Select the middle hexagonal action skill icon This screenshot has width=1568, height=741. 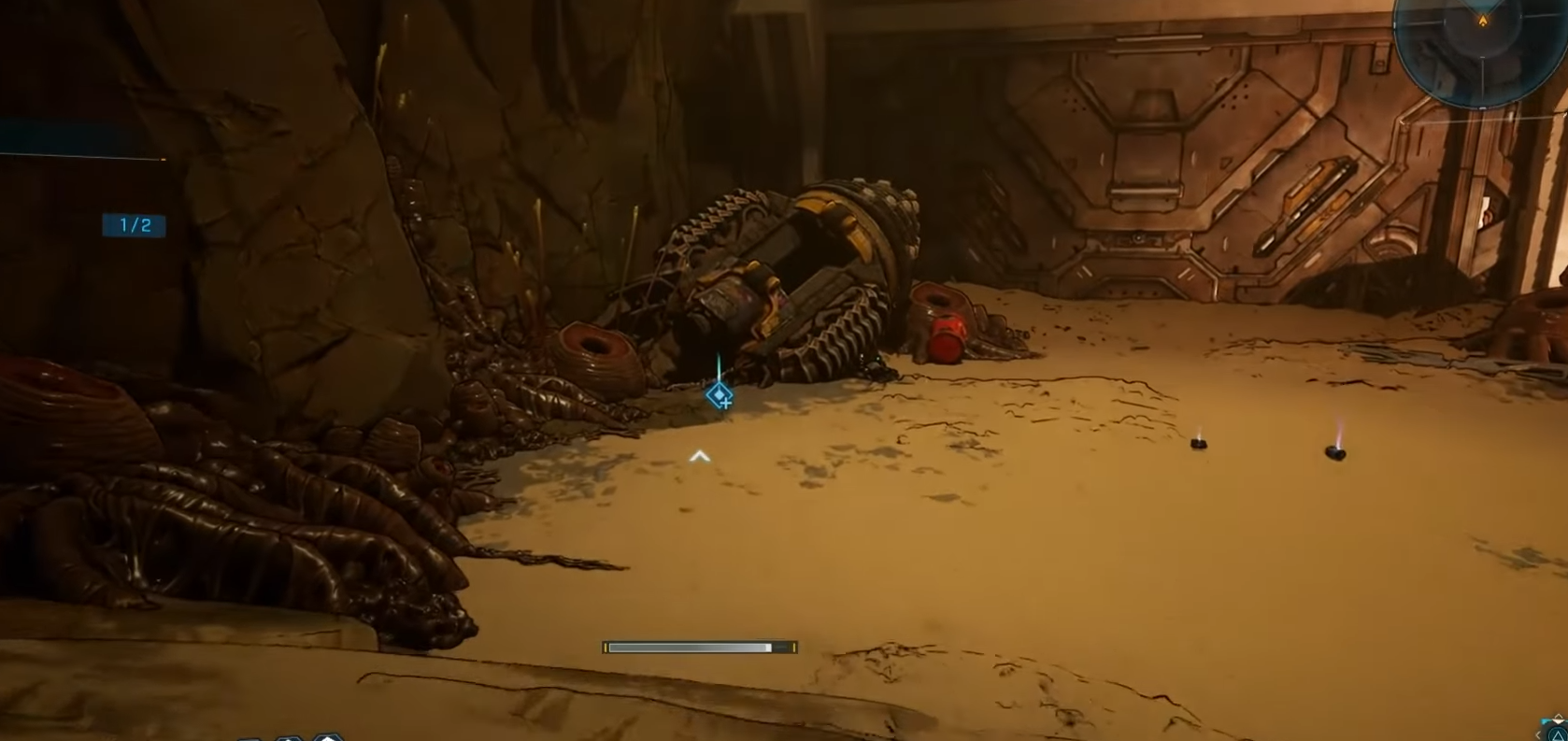(x=291, y=739)
